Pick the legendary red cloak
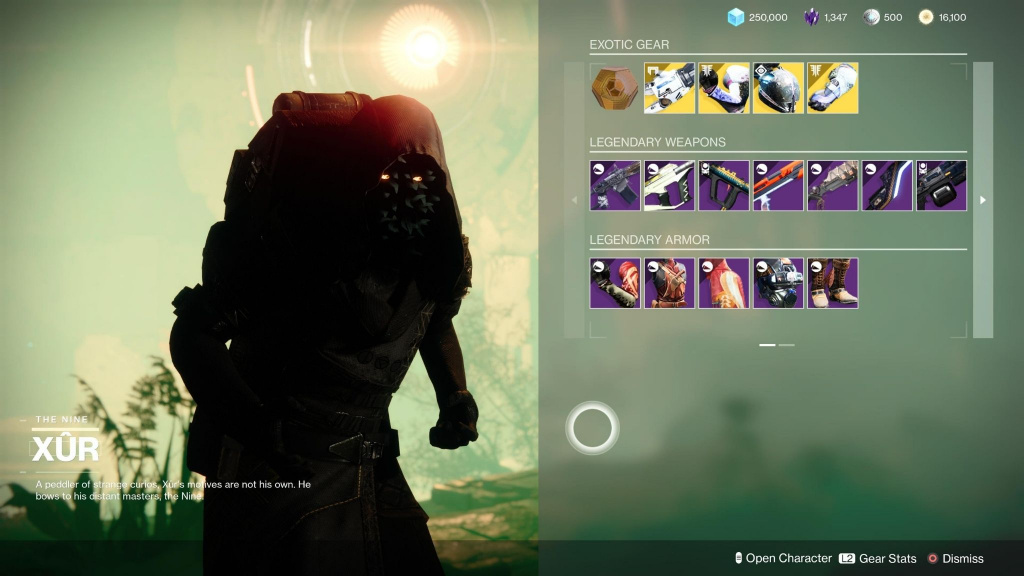 tap(723, 283)
